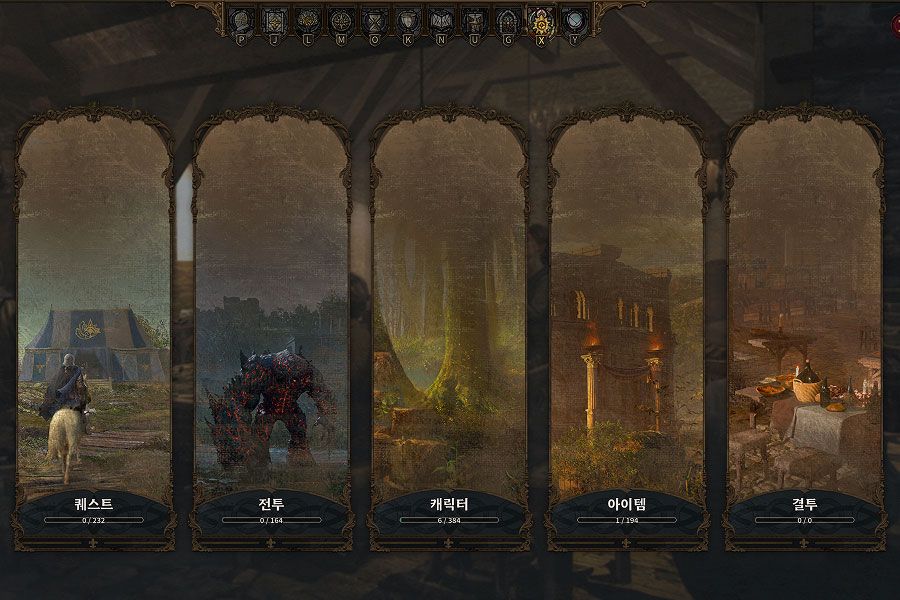Switch to the shield tab (K)

[407, 19]
